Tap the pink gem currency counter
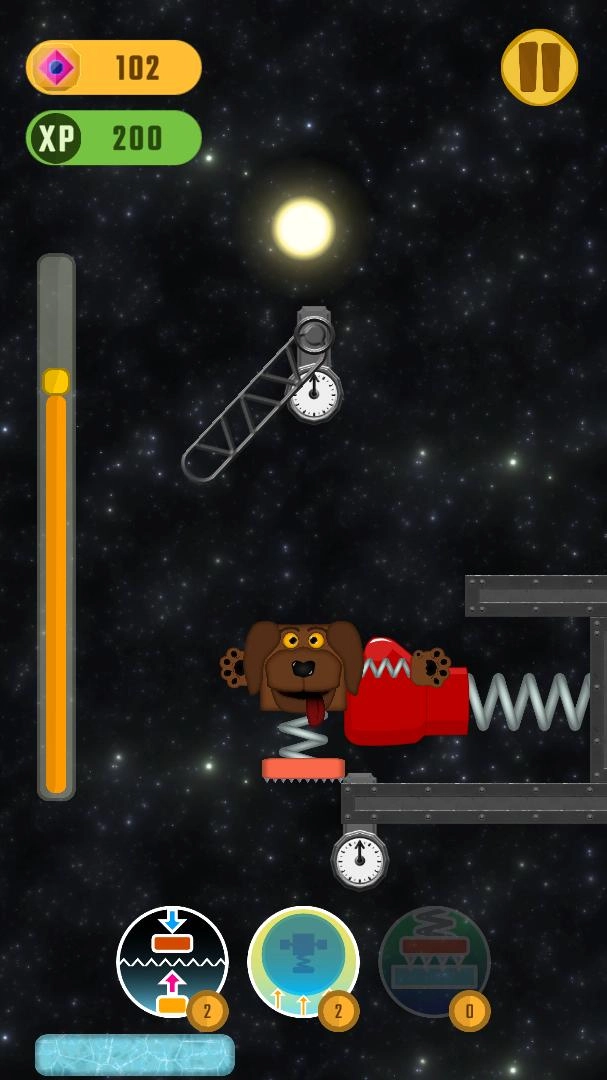607x1080 pixels. [x=114, y=67]
